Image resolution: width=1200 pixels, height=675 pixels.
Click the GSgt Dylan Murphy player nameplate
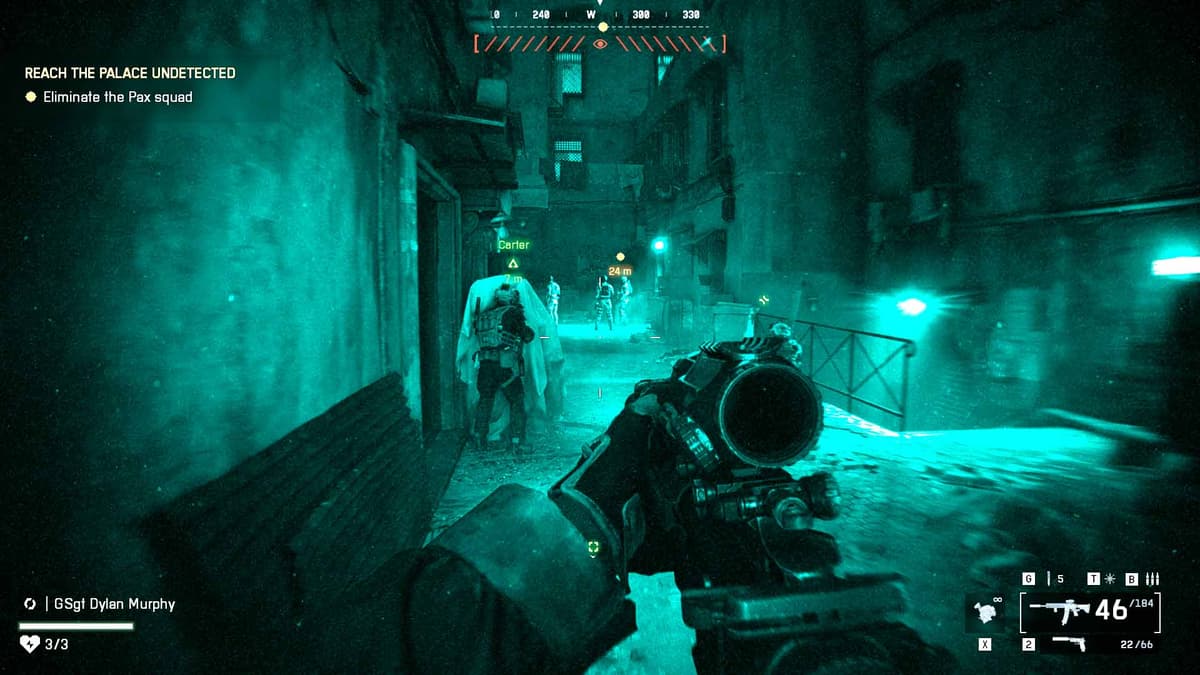(108, 604)
